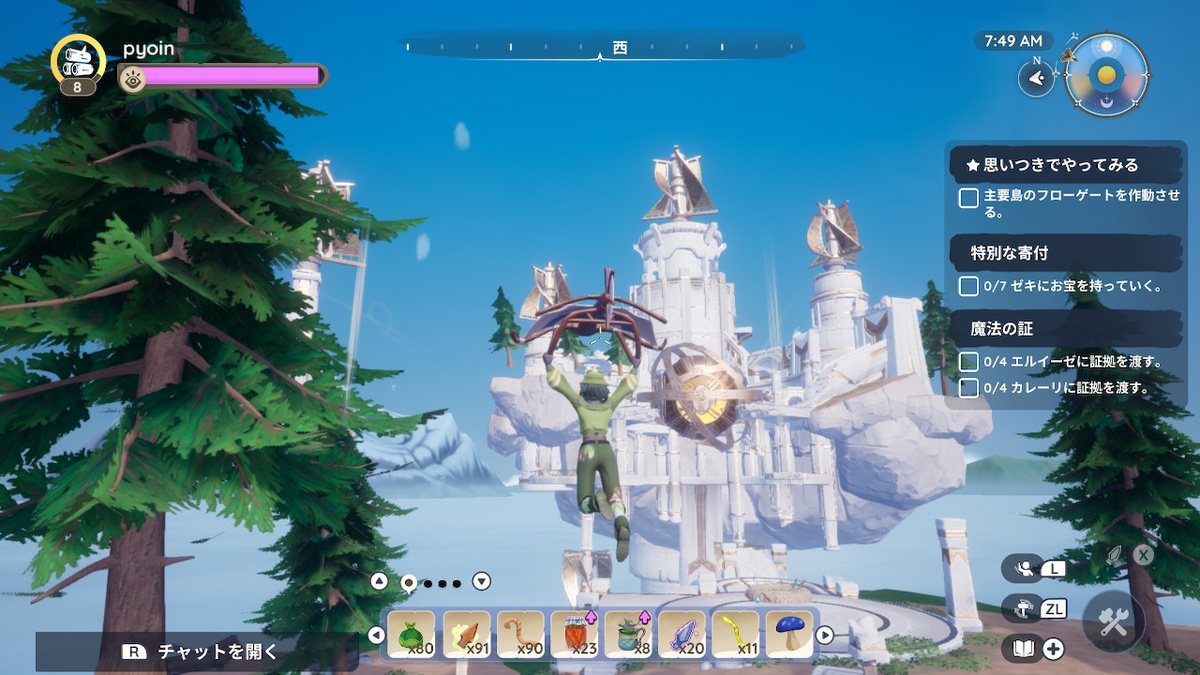Open pyoin's player level badge
Screen dimensions: 1200x675
(x=78, y=63)
